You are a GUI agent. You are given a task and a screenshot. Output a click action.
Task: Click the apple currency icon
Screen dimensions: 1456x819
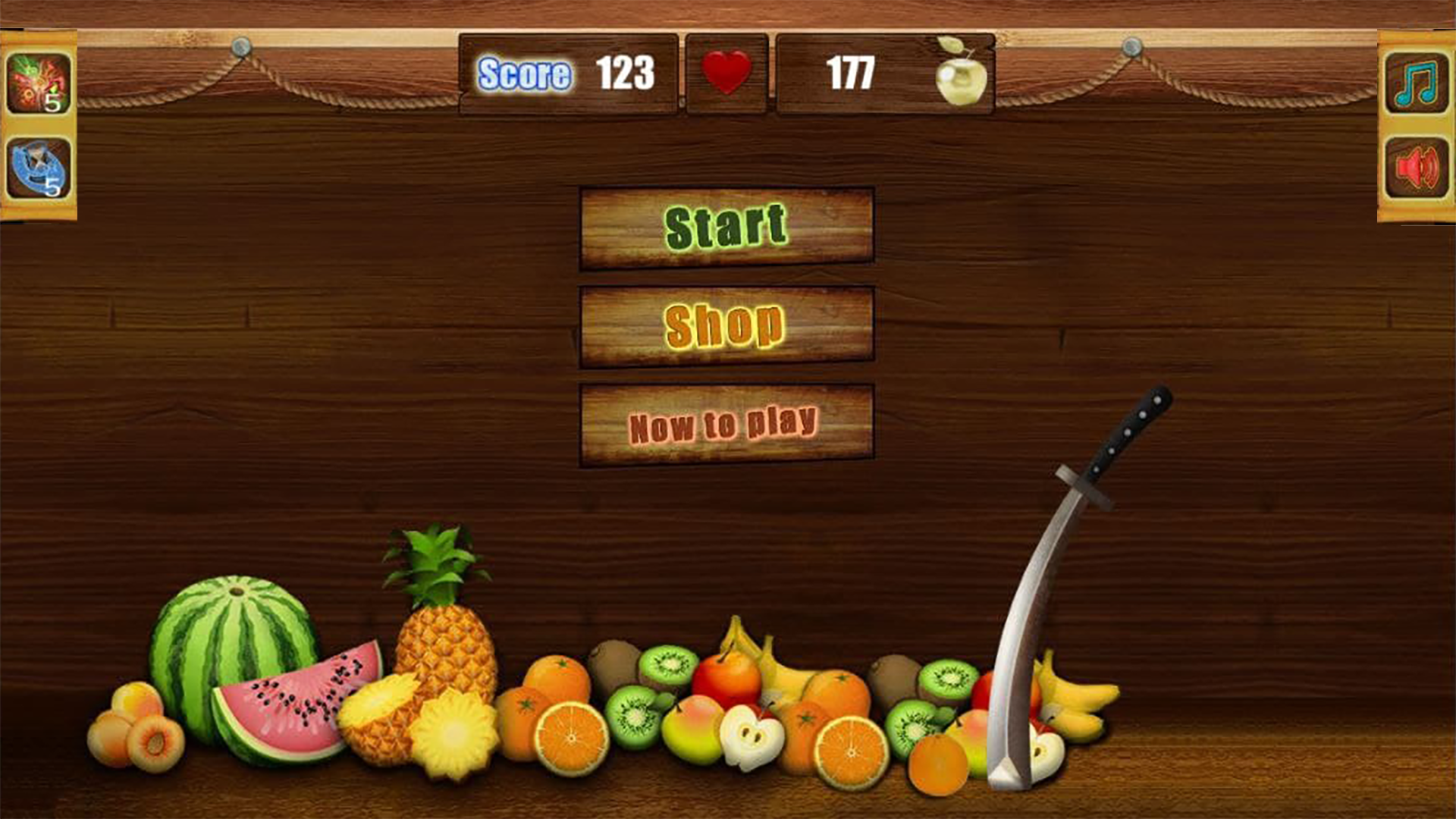963,72
